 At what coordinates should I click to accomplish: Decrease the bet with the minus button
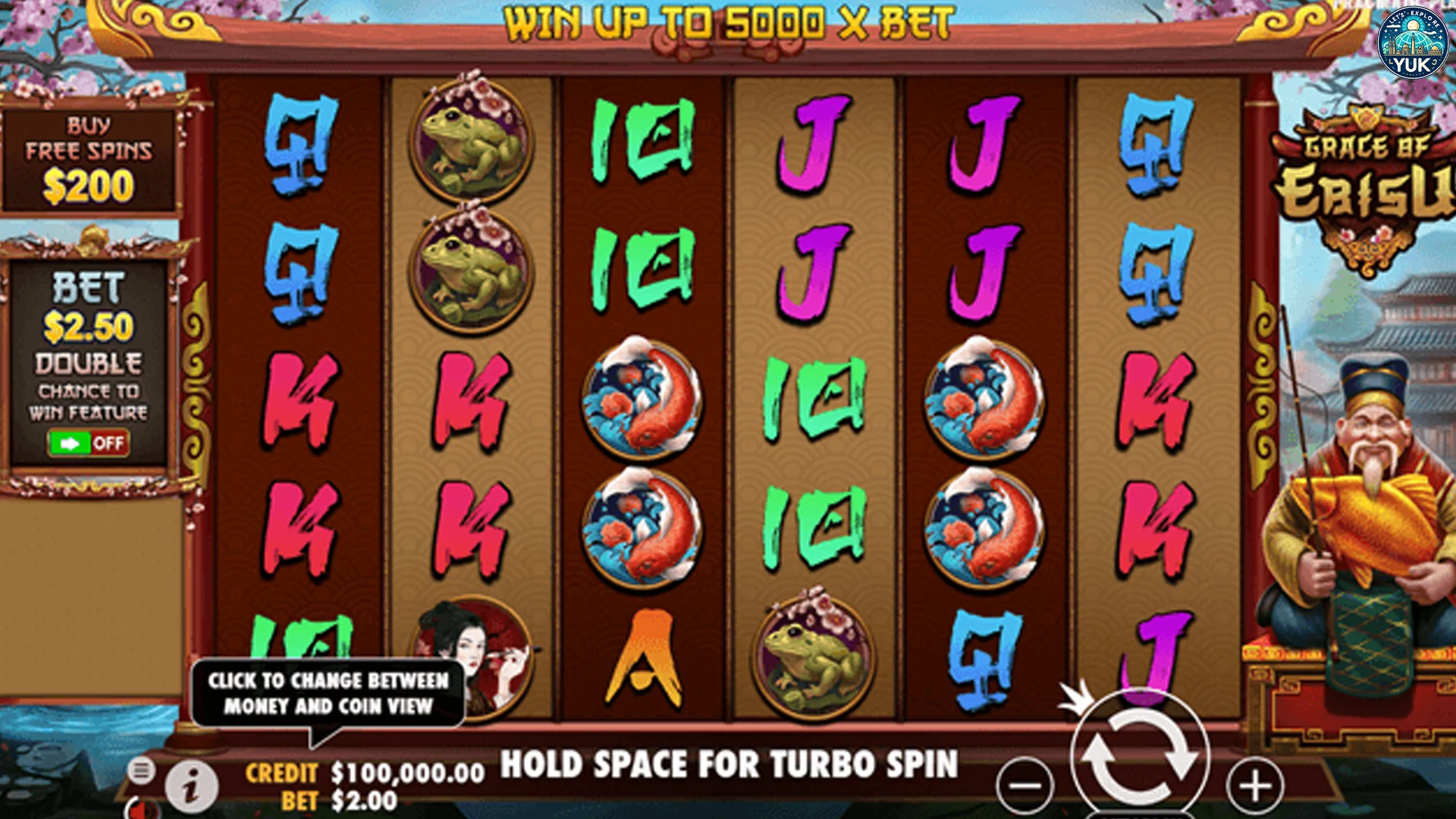(x=1025, y=786)
